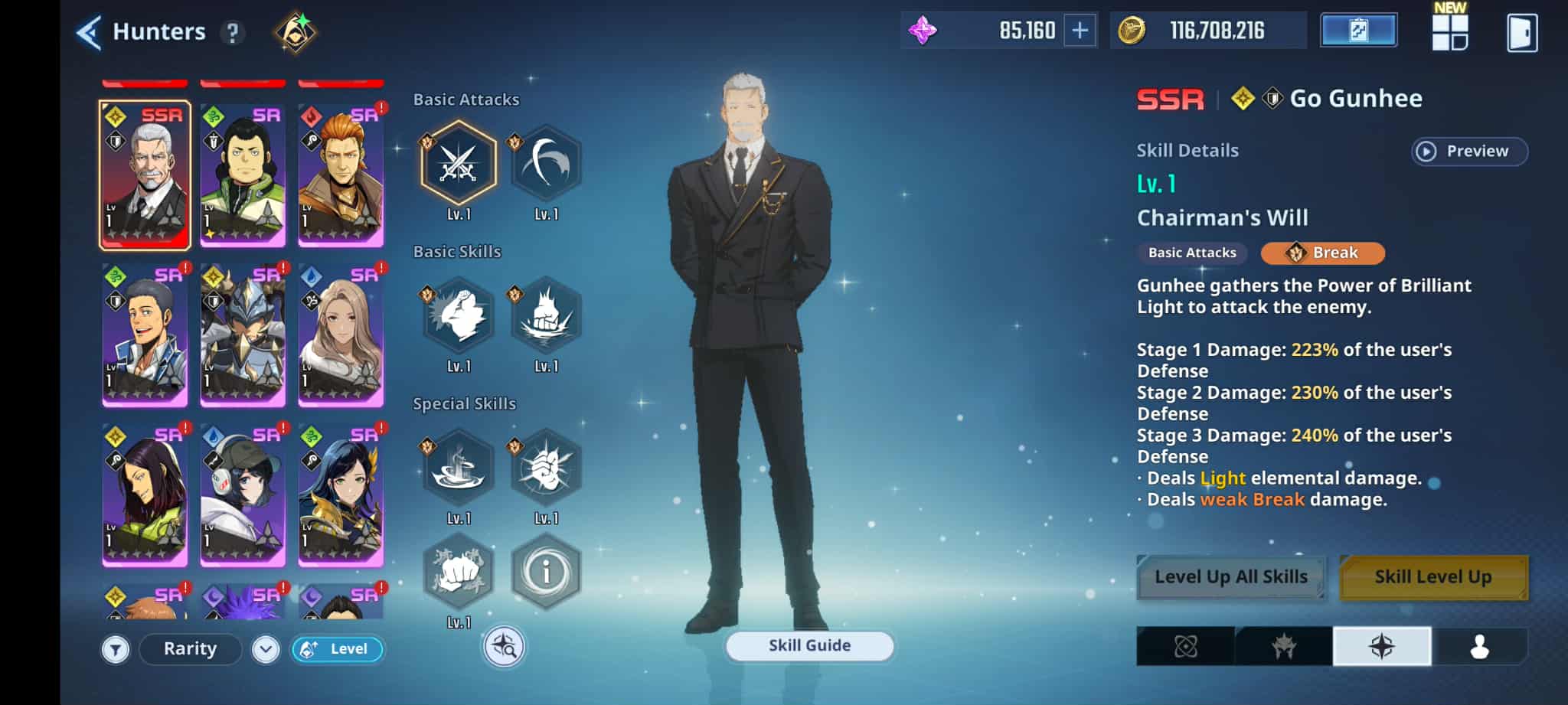Screen dimensions: 1568x705
Task: Select the crossed swords basic attack icon
Action: point(459,164)
